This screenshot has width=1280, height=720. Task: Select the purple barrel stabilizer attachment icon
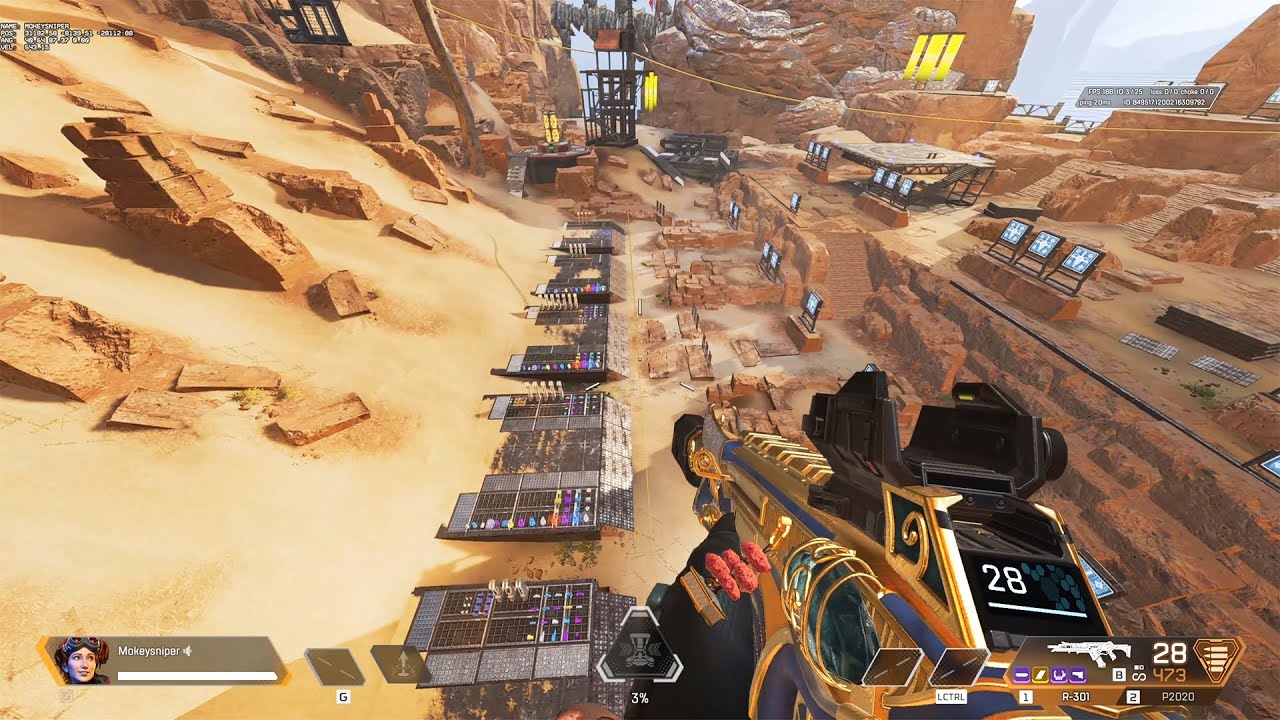[1021, 675]
